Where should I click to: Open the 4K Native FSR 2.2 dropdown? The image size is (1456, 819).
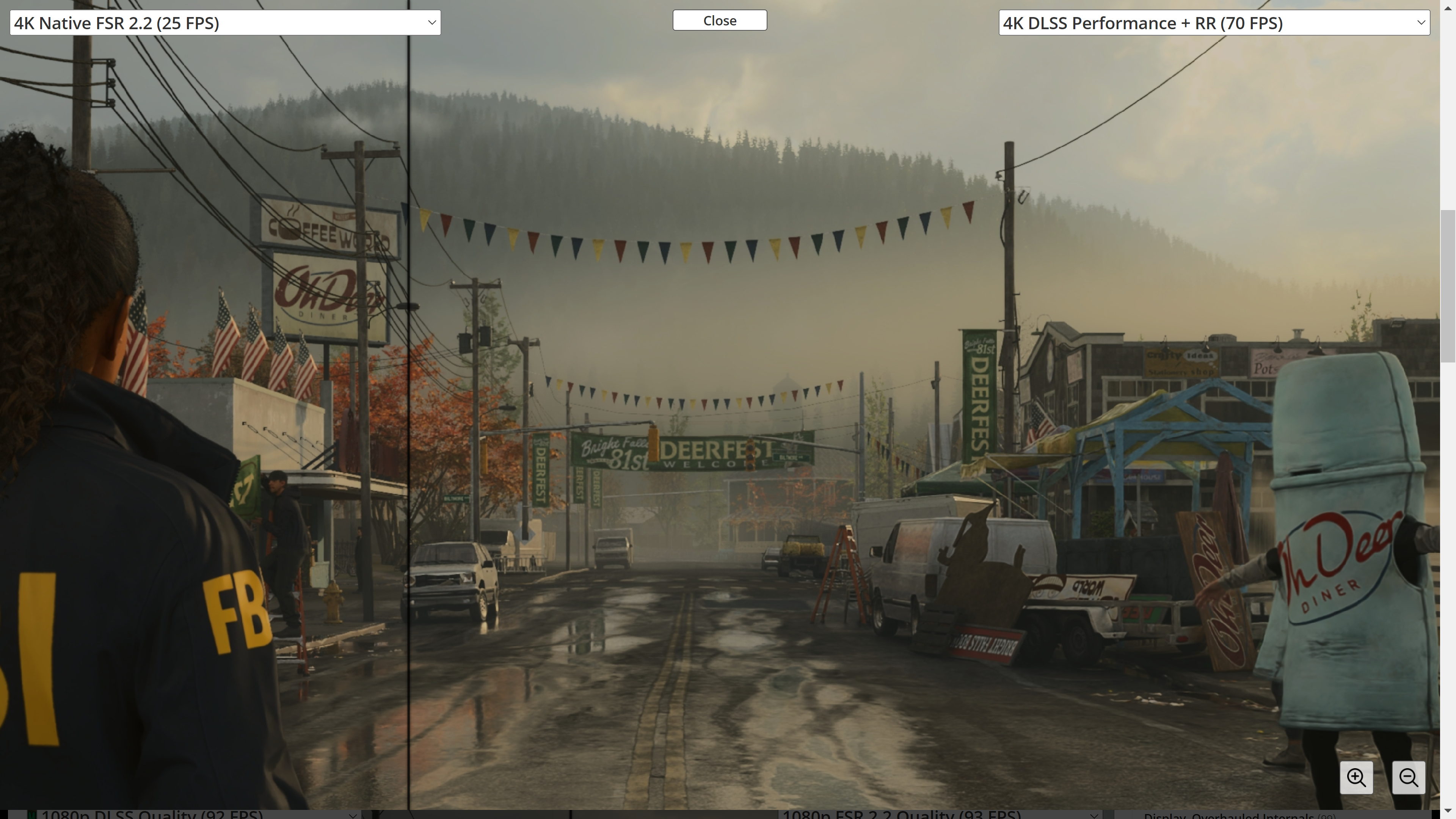click(x=225, y=23)
